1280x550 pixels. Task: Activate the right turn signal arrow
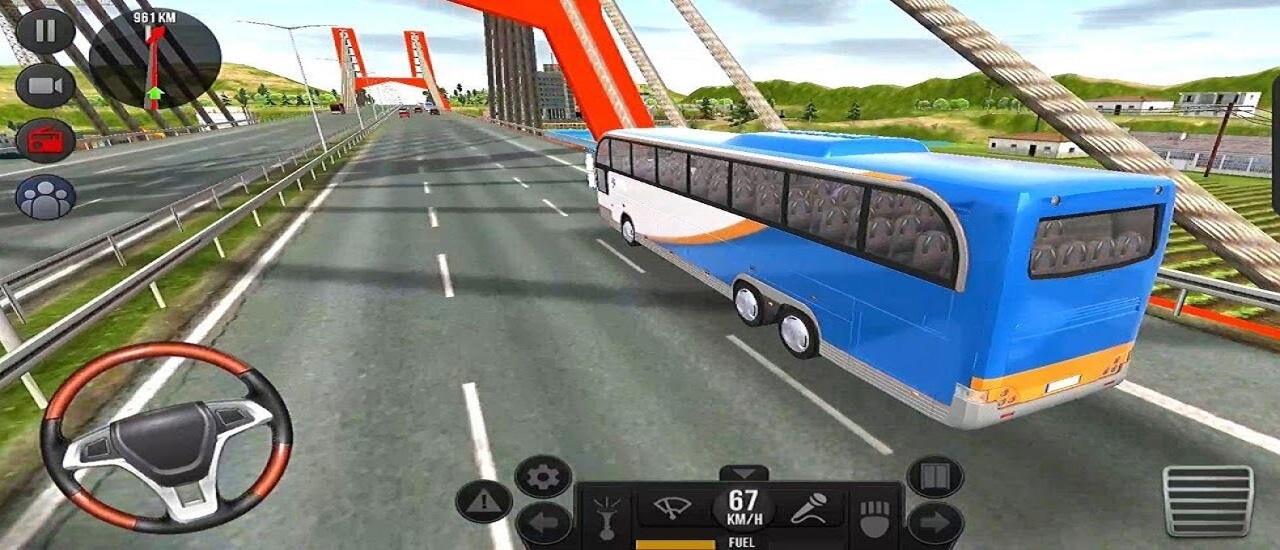pos(935,523)
